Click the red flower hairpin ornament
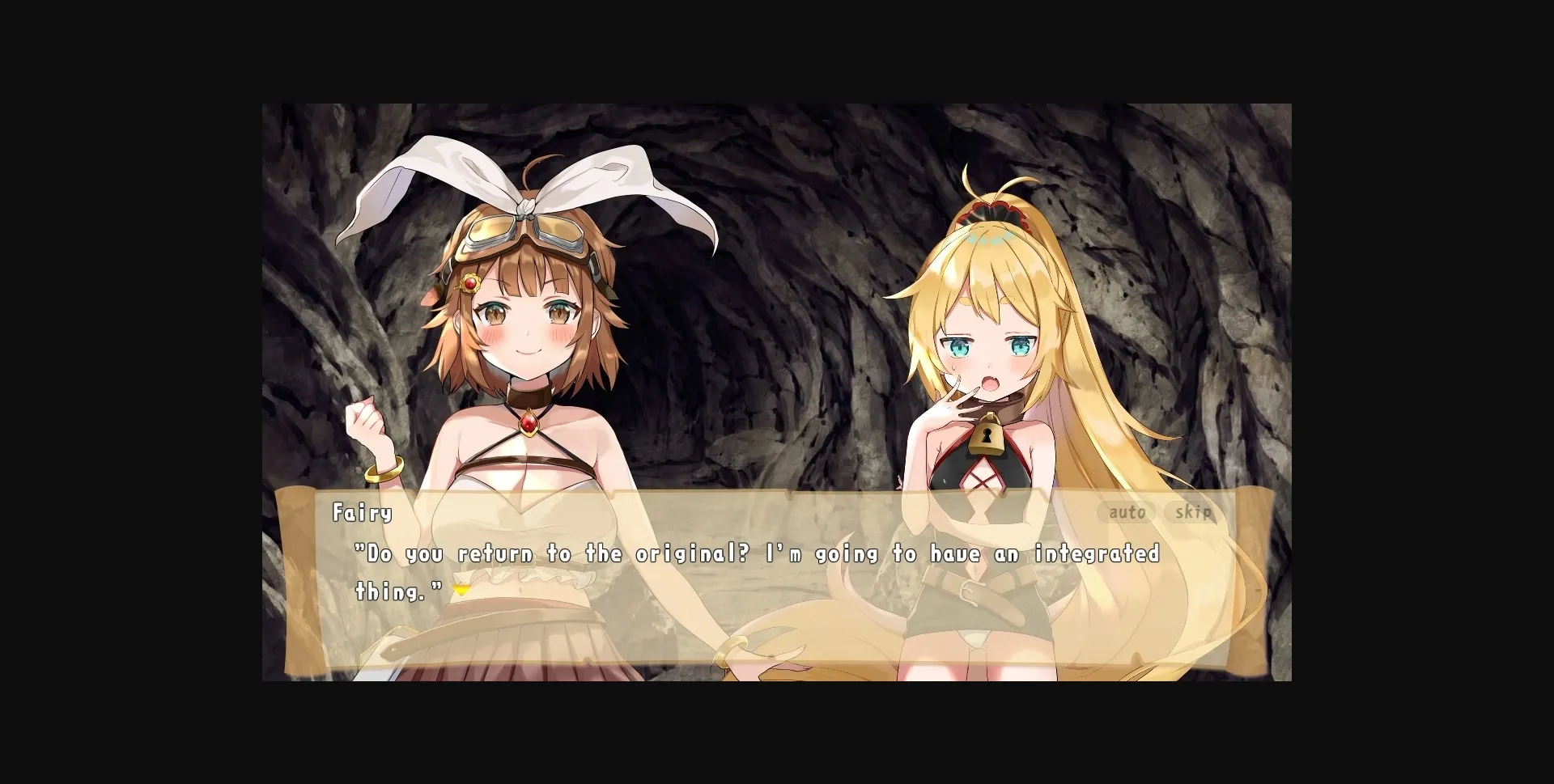Image resolution: width=1554 pixels, height=784 pixels. 471,282
